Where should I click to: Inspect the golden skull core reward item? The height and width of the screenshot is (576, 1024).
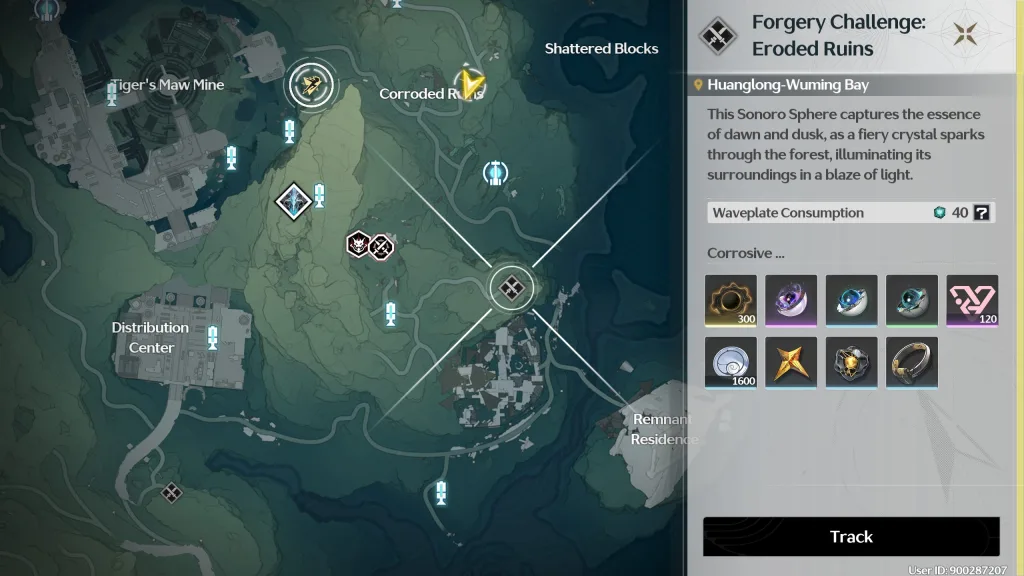[852, 362]
